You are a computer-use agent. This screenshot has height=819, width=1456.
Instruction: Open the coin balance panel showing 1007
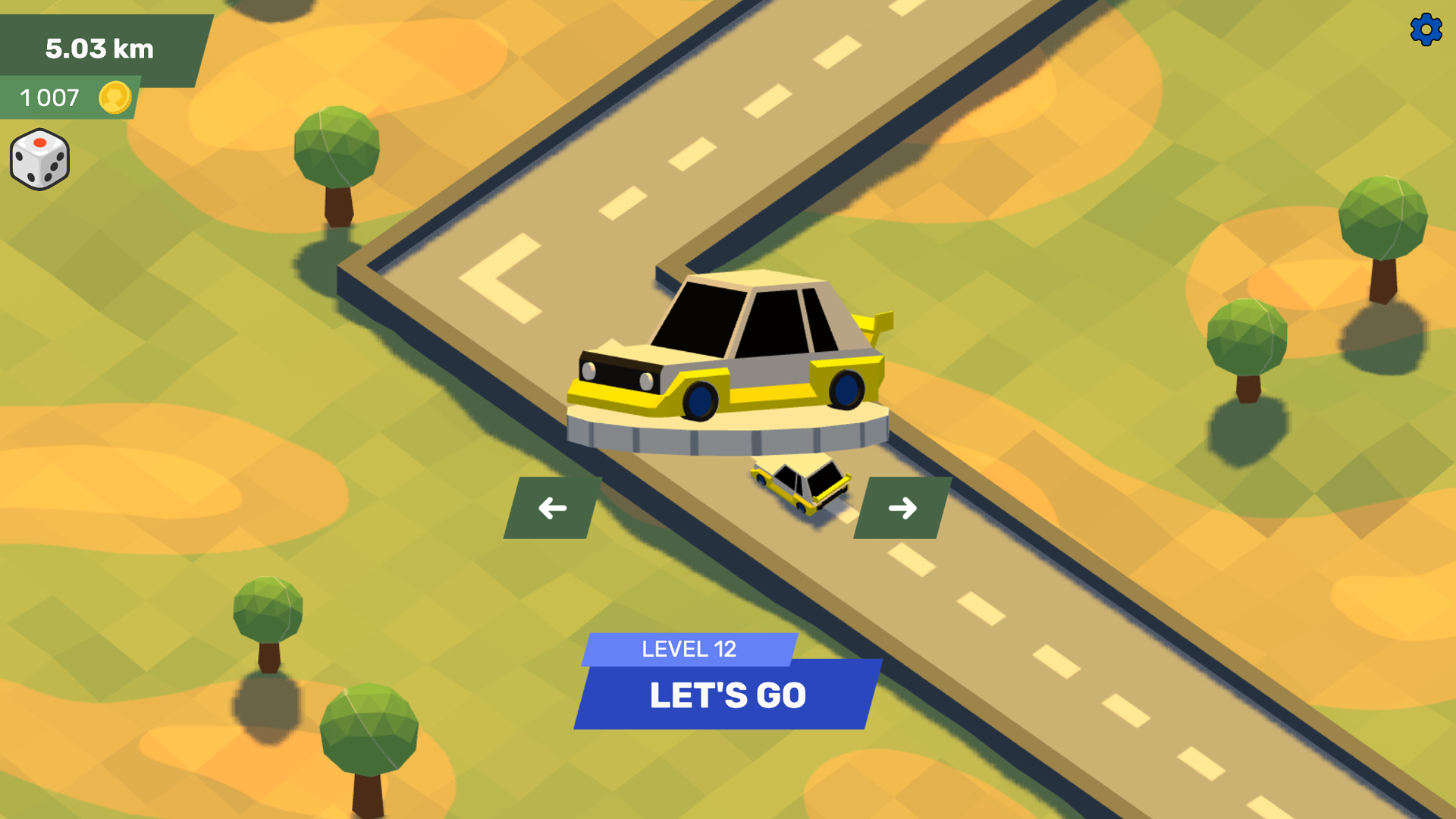pos(68,97)
